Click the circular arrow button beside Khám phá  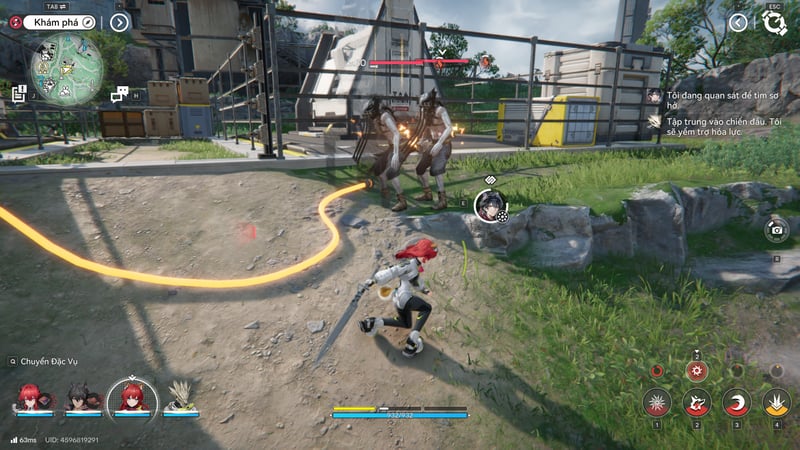coord(119,22)
